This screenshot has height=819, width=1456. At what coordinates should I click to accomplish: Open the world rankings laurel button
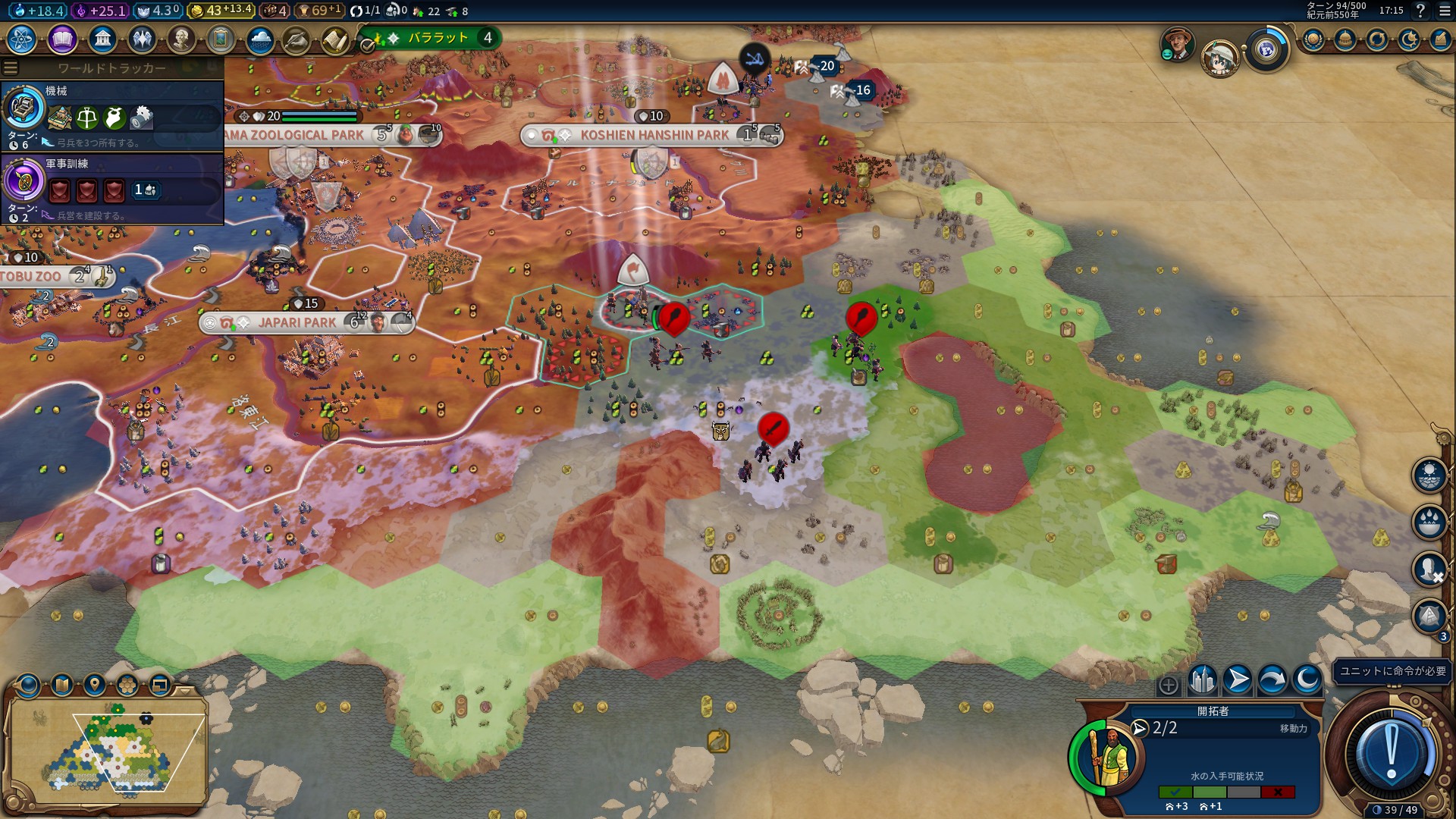pos(1313,39)
